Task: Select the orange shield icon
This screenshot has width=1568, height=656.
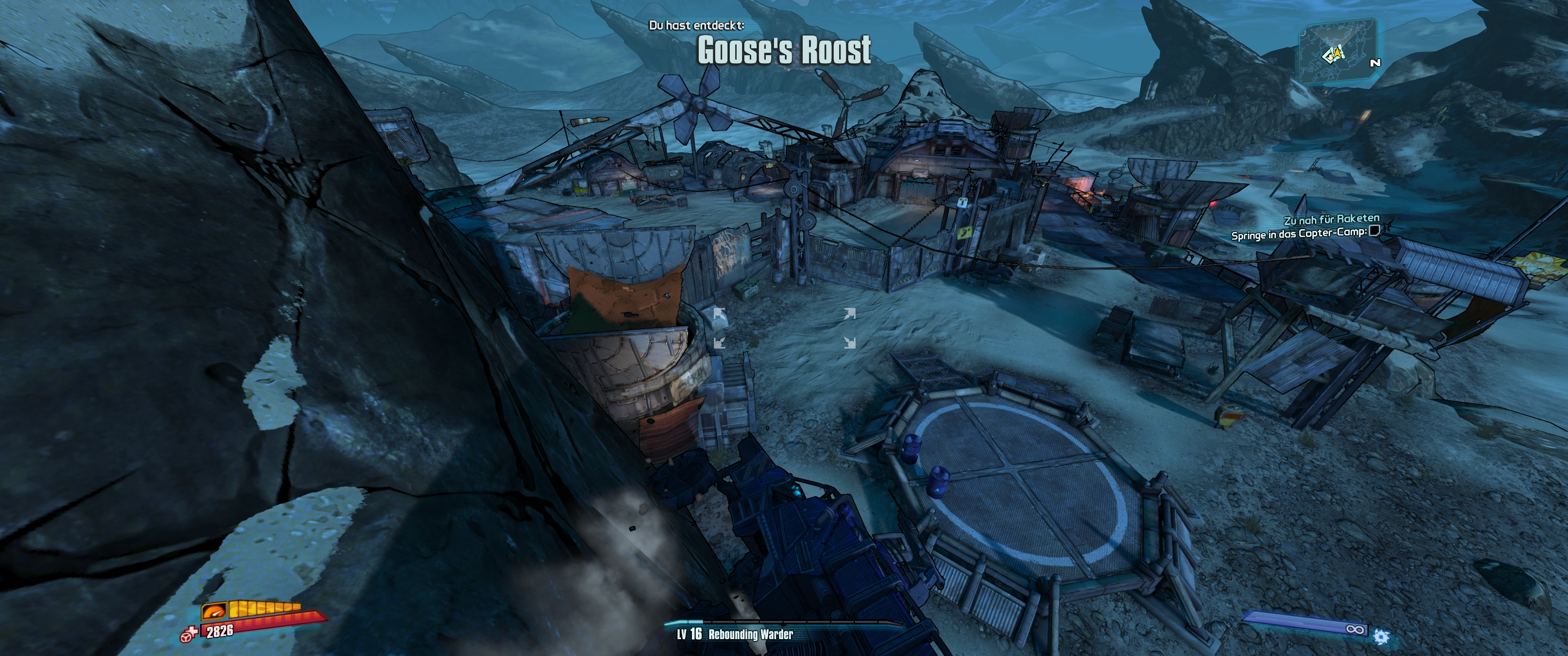Action: (214, 610)
